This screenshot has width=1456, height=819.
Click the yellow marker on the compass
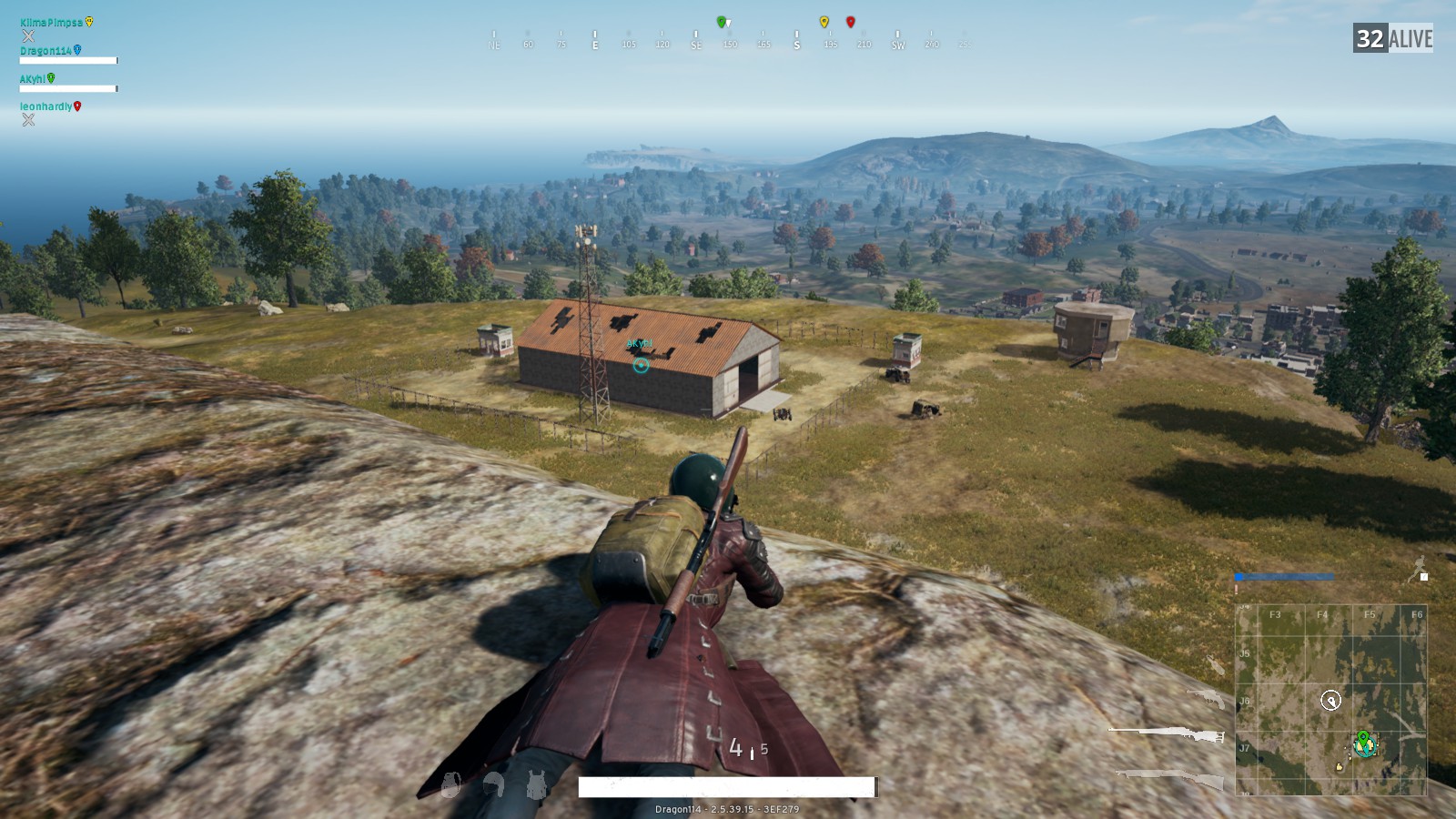point(824,22)
